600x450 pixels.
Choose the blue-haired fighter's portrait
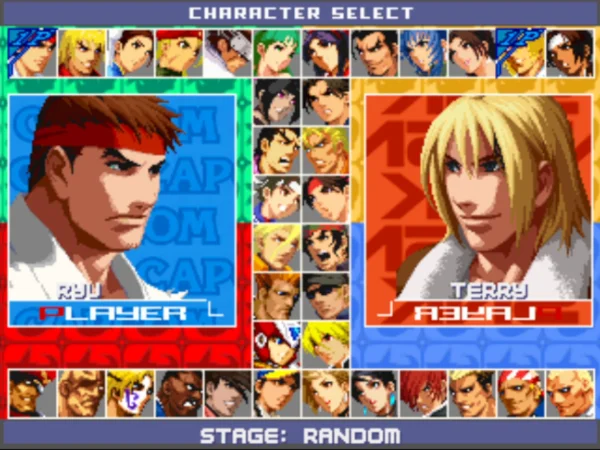click(x=421, y=53)
